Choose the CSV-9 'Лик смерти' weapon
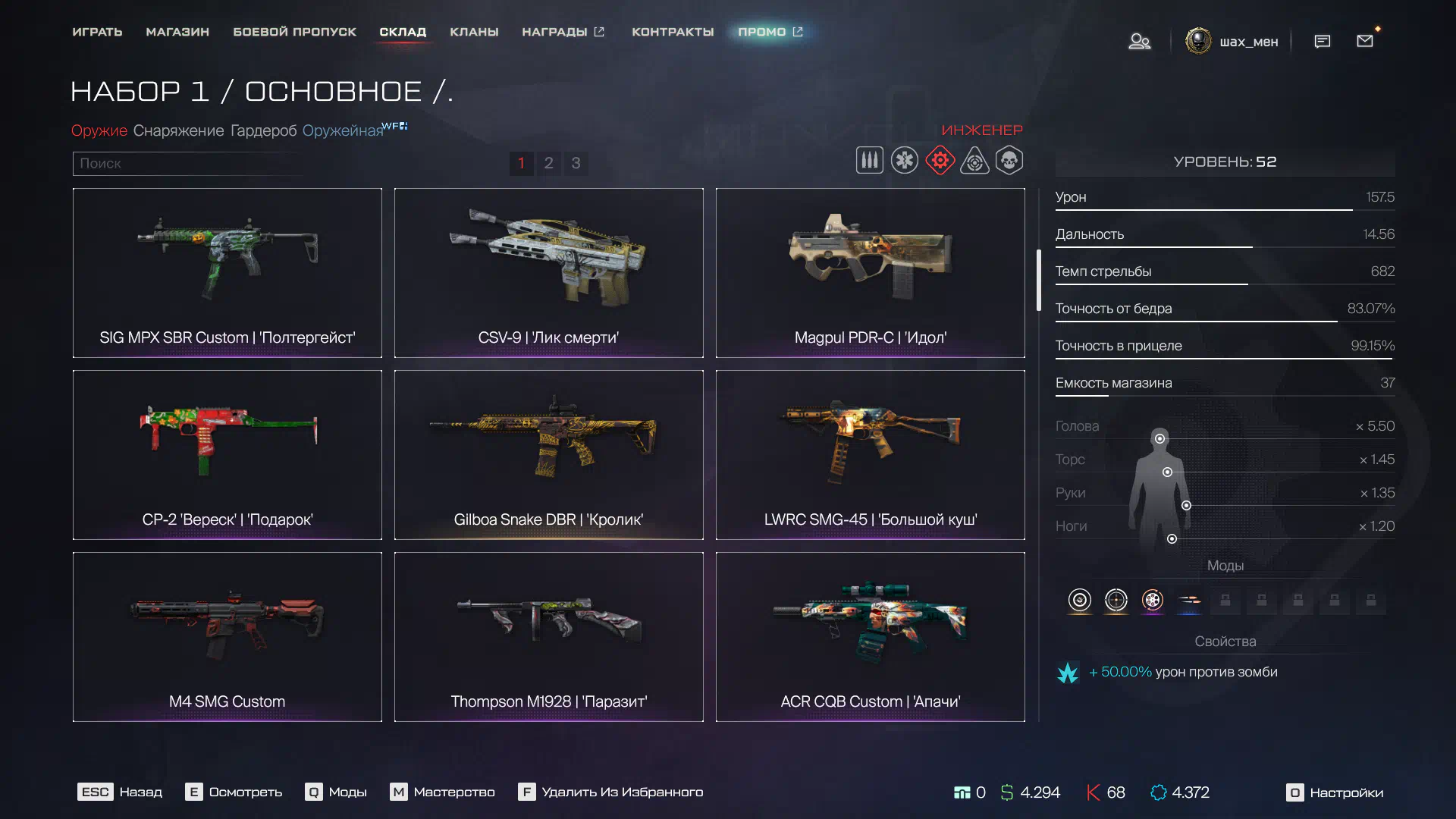1456x819 pixels. click(x=549, y=273)
